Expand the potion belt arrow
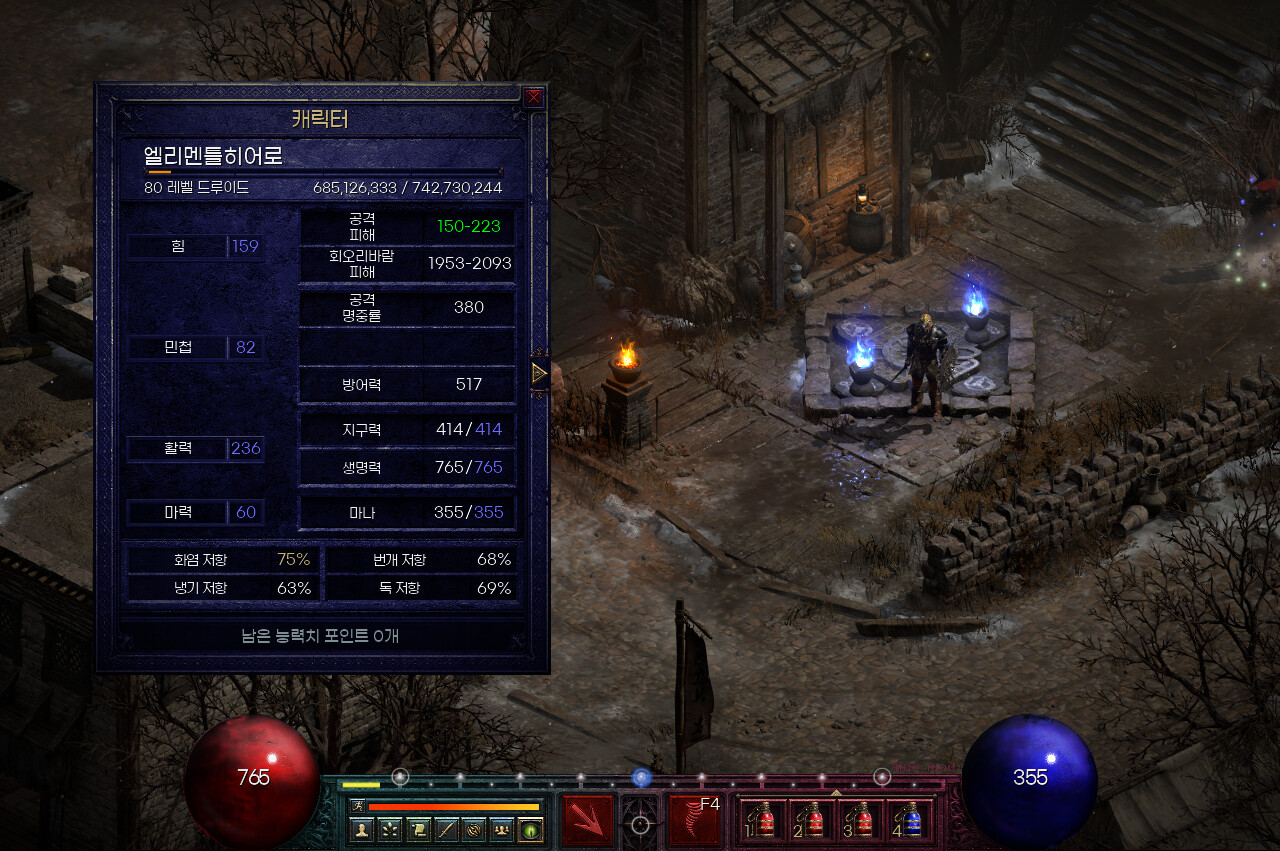This screenshot has height=851, width=1280. coord(836,792)
